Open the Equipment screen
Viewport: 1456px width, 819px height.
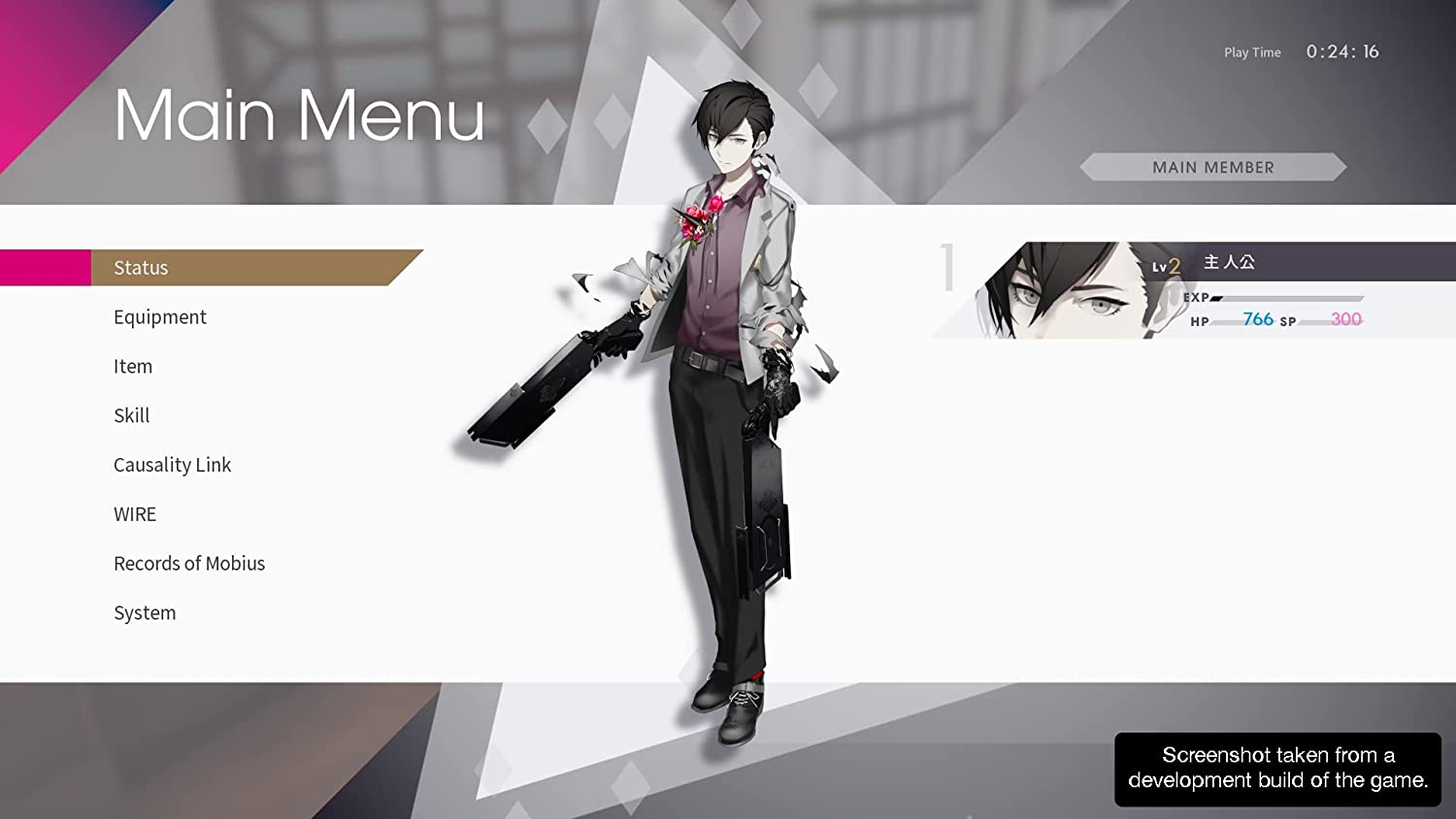click(x=160, y=316)
